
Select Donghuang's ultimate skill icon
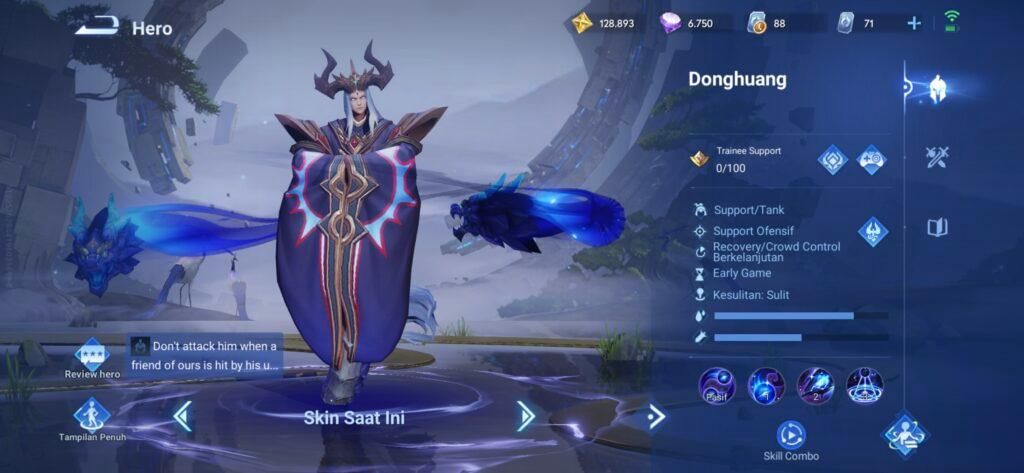point(864,385)
